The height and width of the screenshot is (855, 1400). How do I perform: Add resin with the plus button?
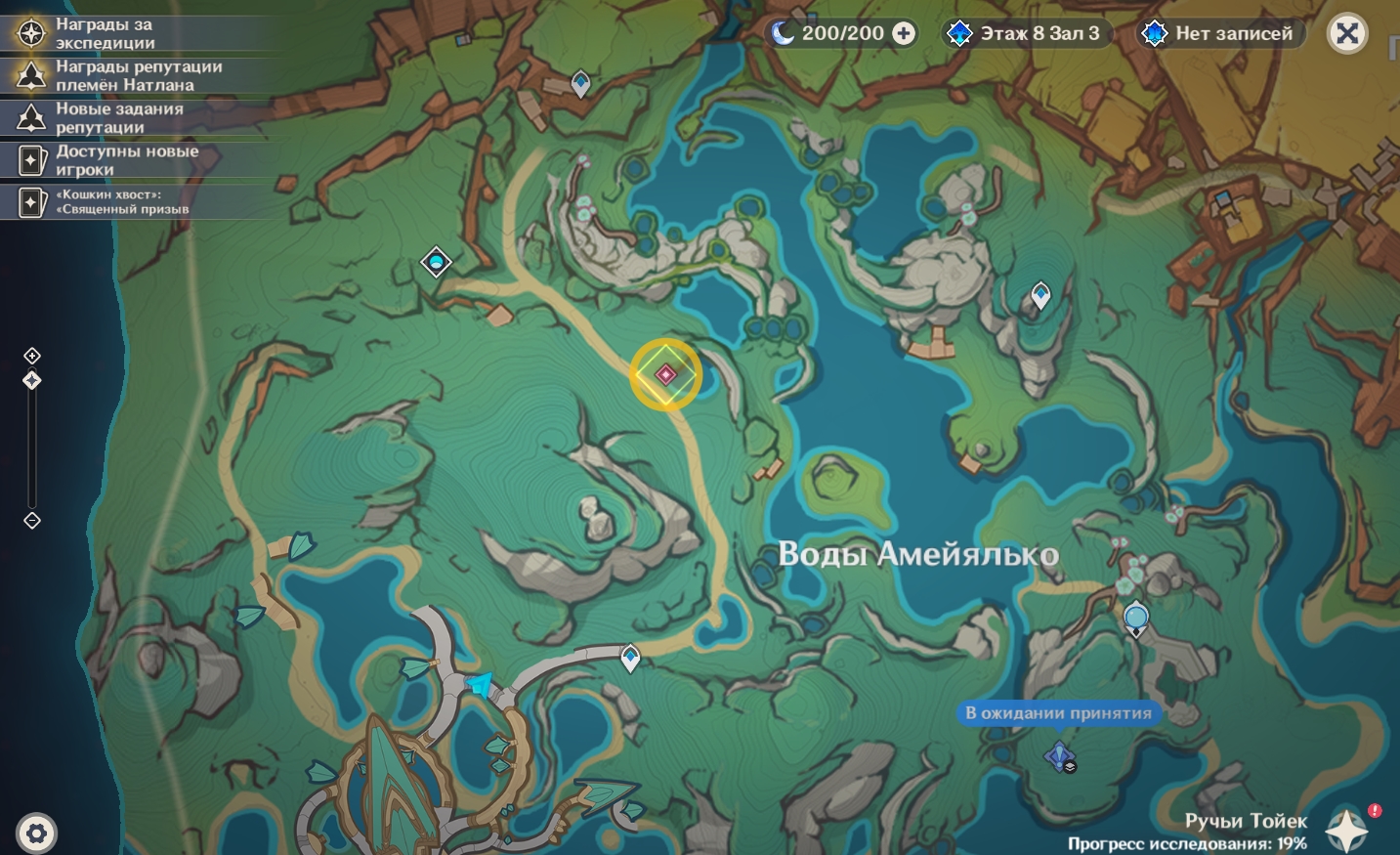coord(904,34)
